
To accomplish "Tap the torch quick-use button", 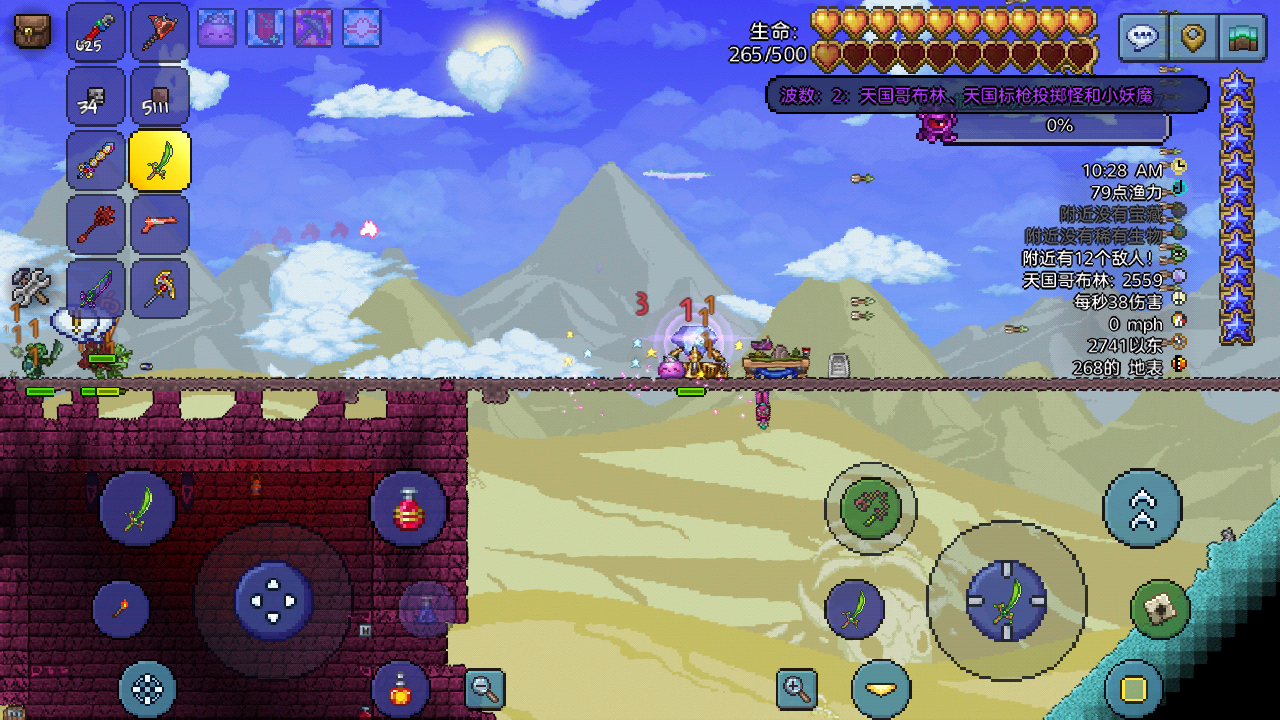I will [x=121, y=609].
